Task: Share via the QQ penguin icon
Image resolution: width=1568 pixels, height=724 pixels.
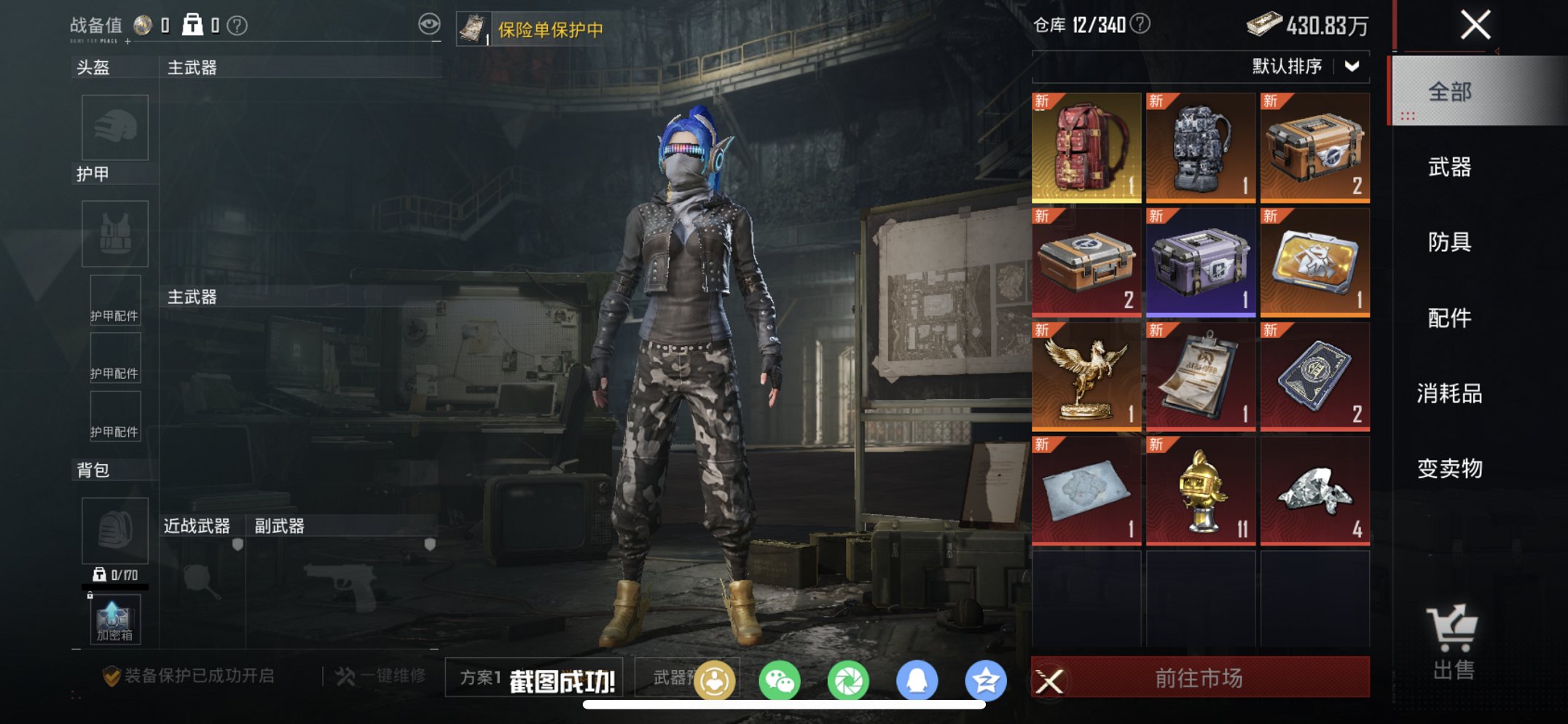Action: coord(917,678)
